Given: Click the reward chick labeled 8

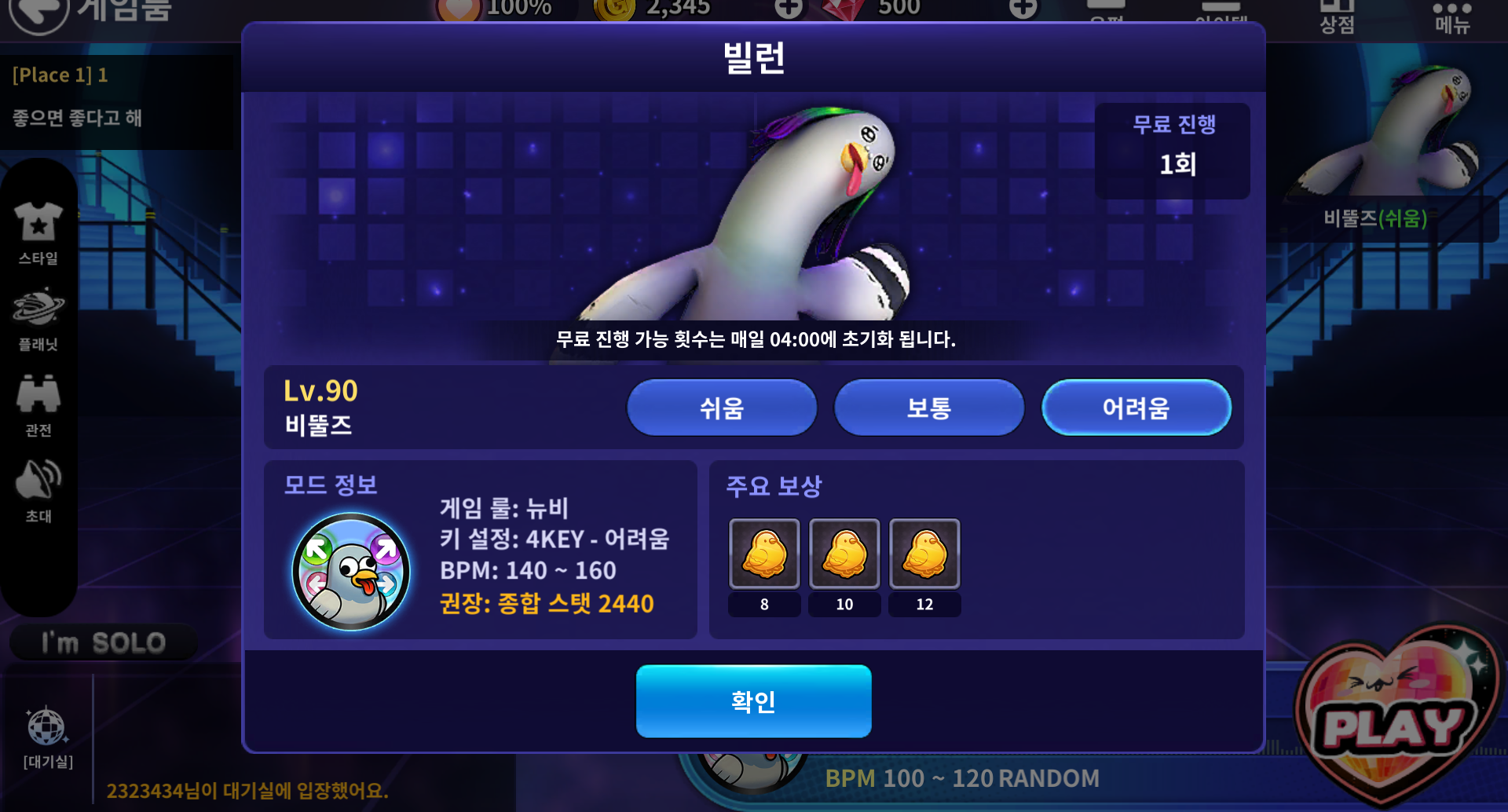Looking at the screenshot, I should (764, 554).
